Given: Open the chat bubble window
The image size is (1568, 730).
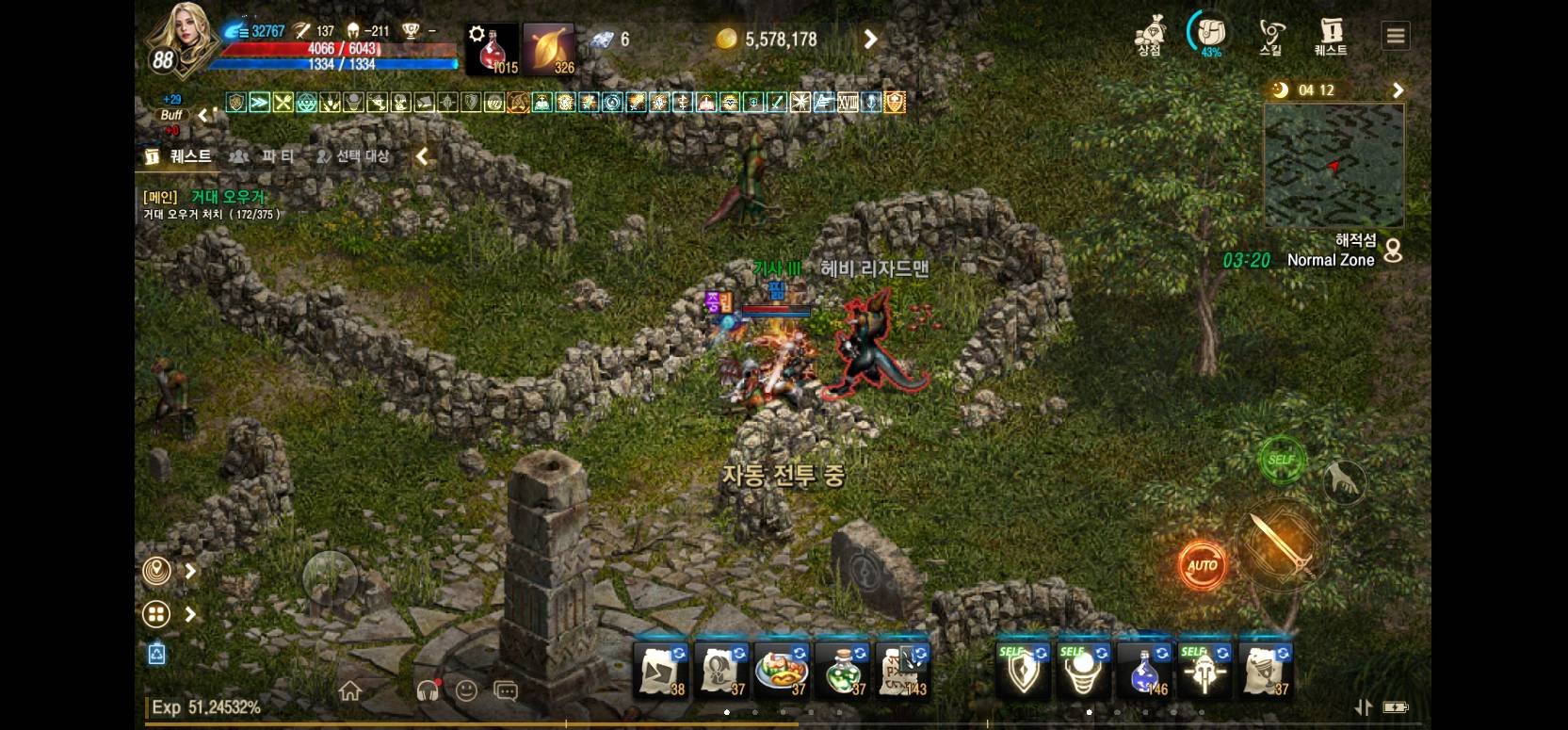Looking at the screenshot, I should click(506, 691).
